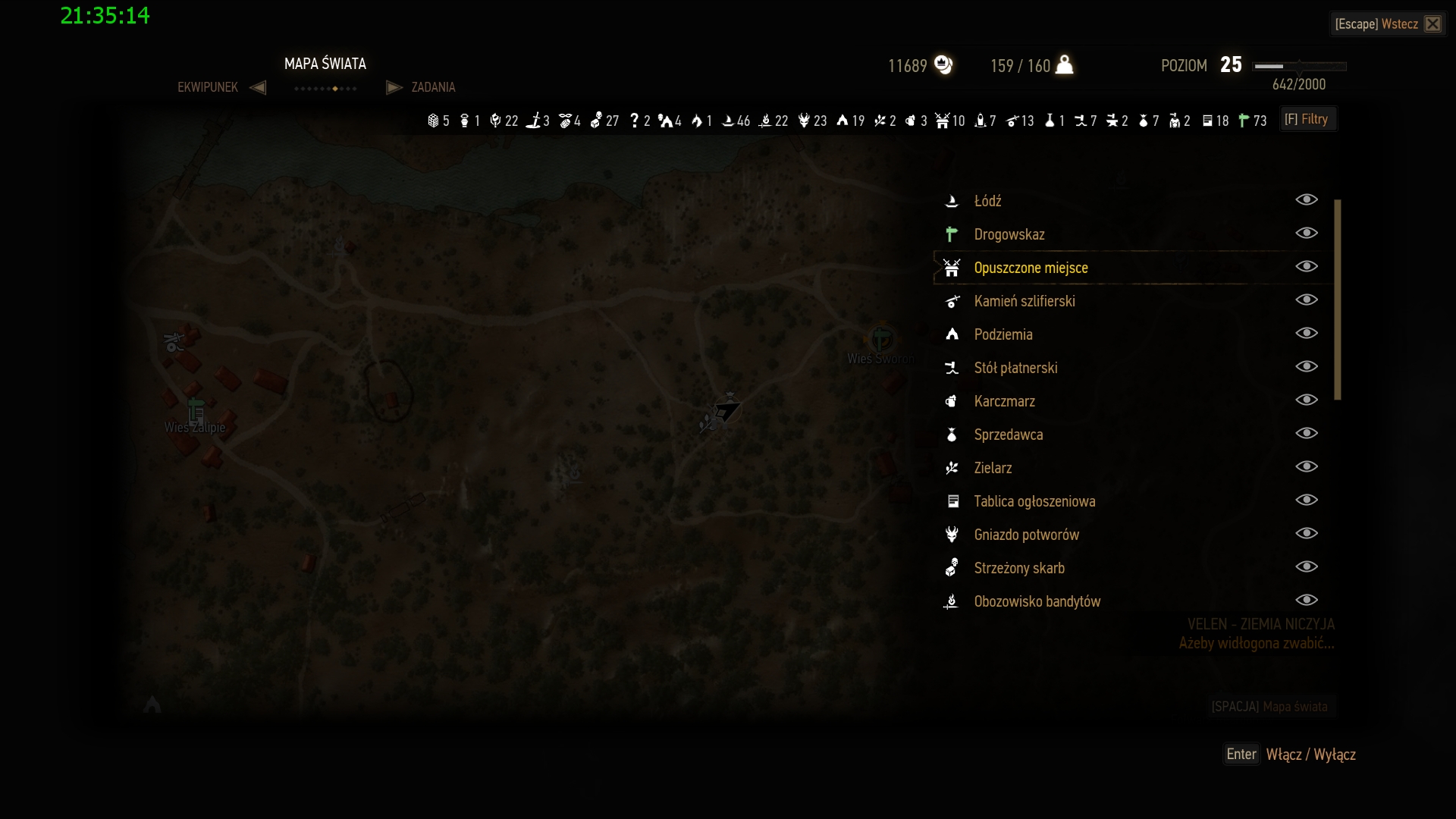Select the Stół płatnerski filter entry
The image size is (1456, 819).
pos(1015,368)
